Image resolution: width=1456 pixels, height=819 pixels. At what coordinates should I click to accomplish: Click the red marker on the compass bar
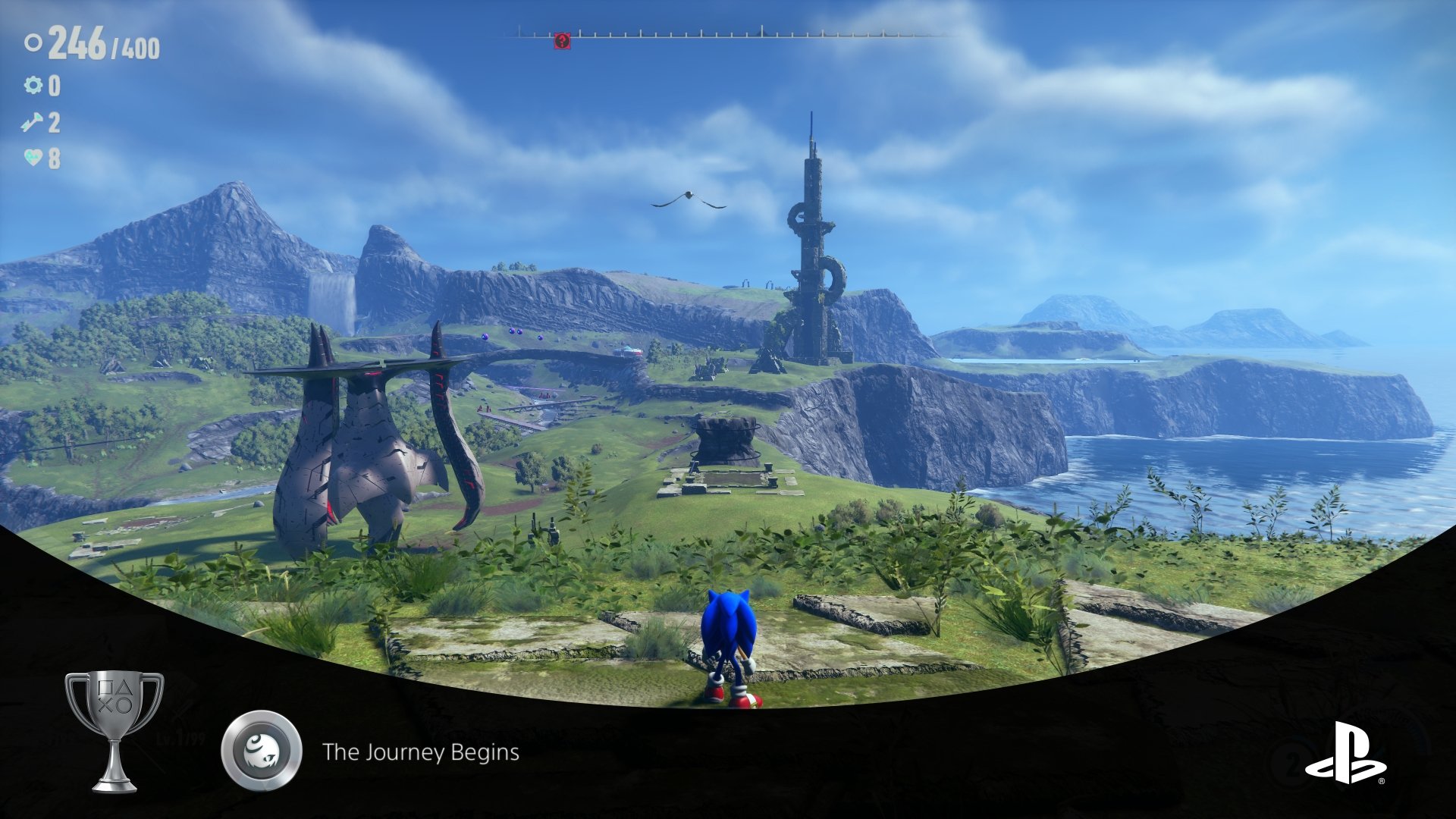(x=561, y=41)
